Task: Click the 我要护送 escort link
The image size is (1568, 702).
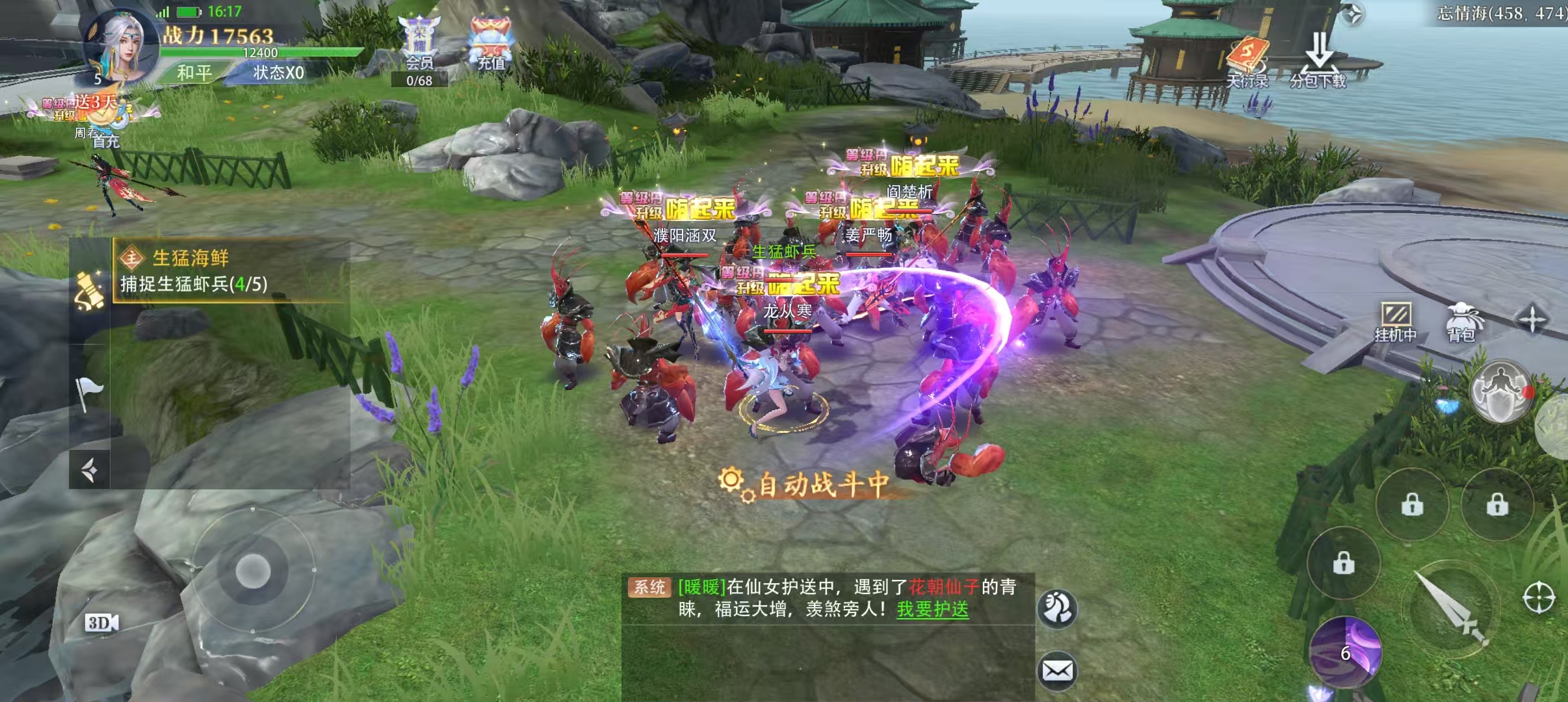Action: [x=932, y=609]
